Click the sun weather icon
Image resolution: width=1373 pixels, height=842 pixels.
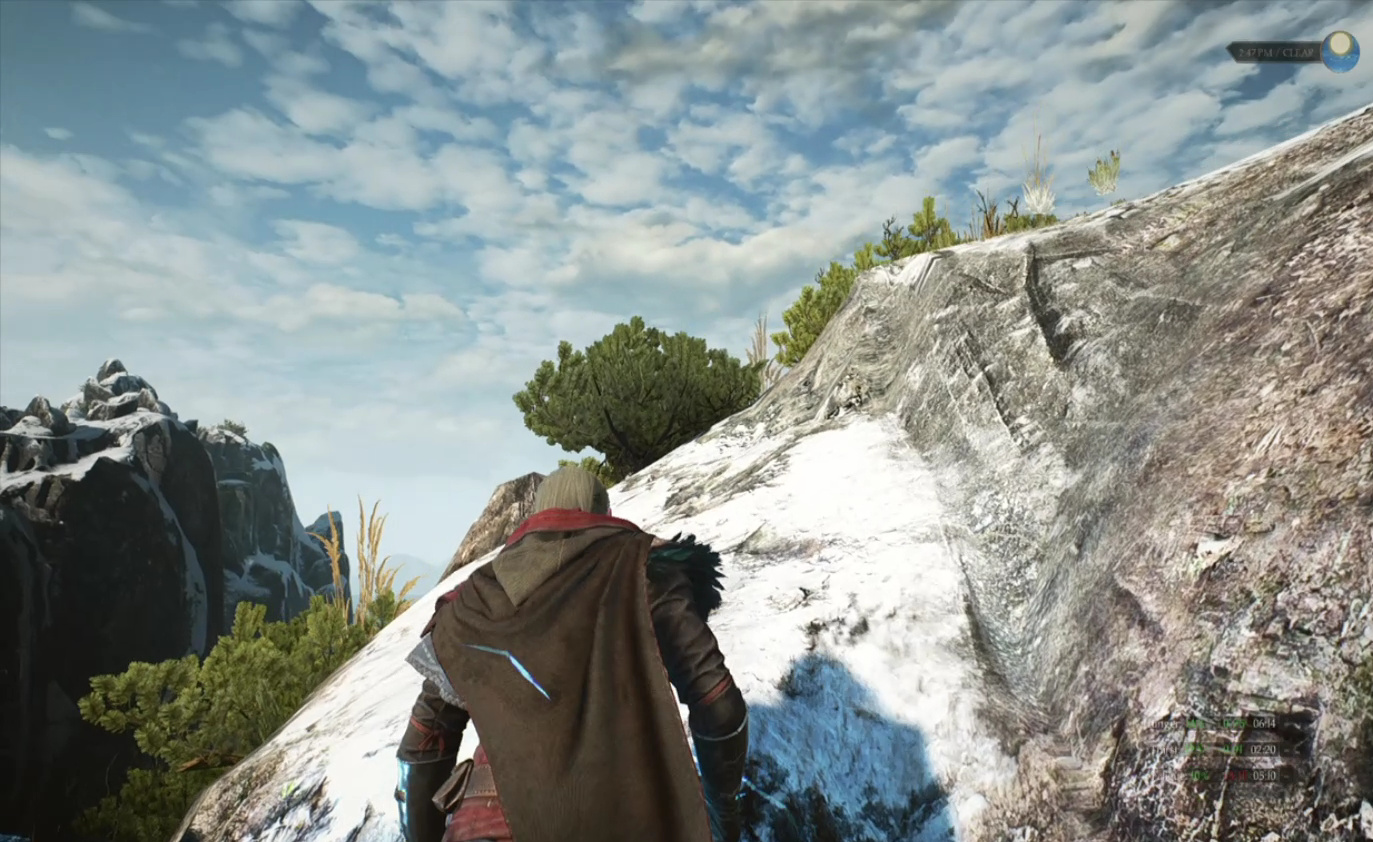coord(1340,51)
